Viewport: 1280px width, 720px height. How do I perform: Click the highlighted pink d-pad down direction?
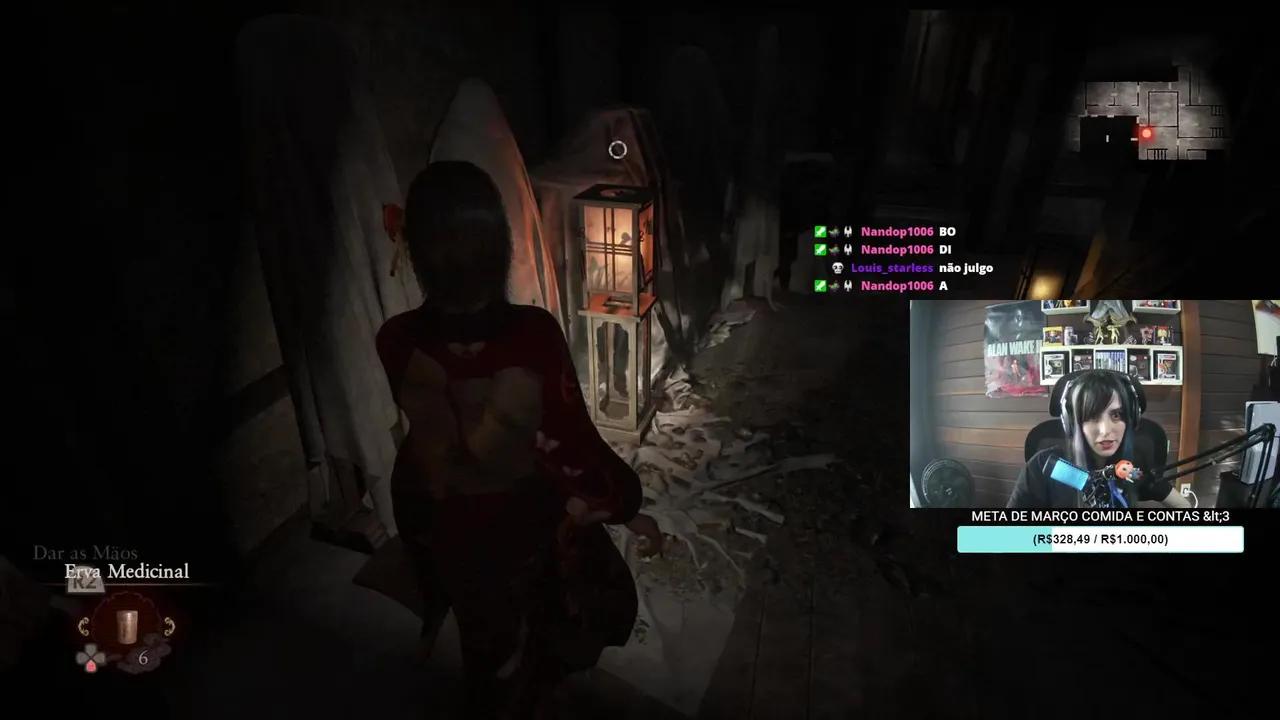(91, 667)
